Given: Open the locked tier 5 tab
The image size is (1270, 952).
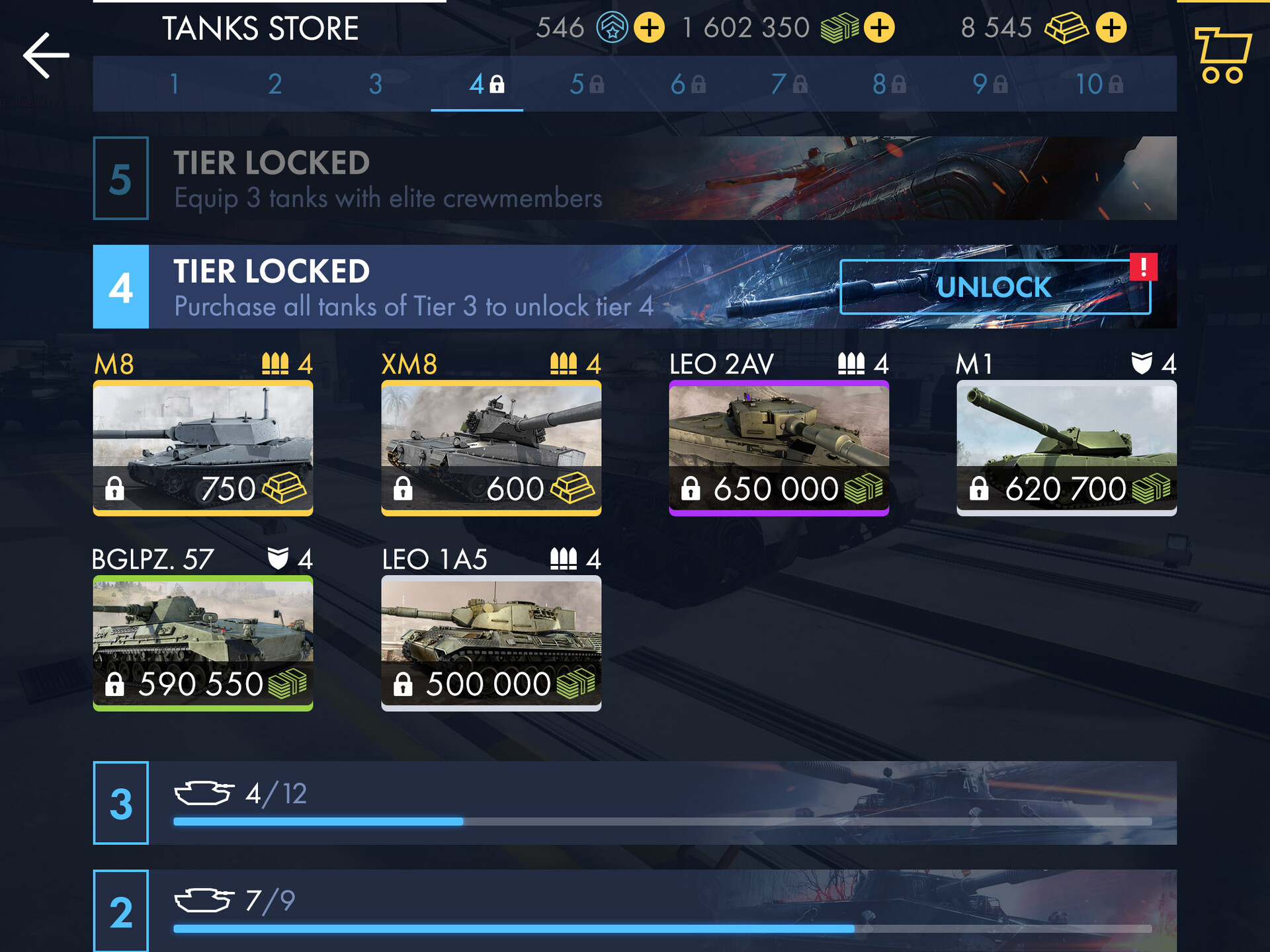Looking at the screenshot, I should pos(586,84).
